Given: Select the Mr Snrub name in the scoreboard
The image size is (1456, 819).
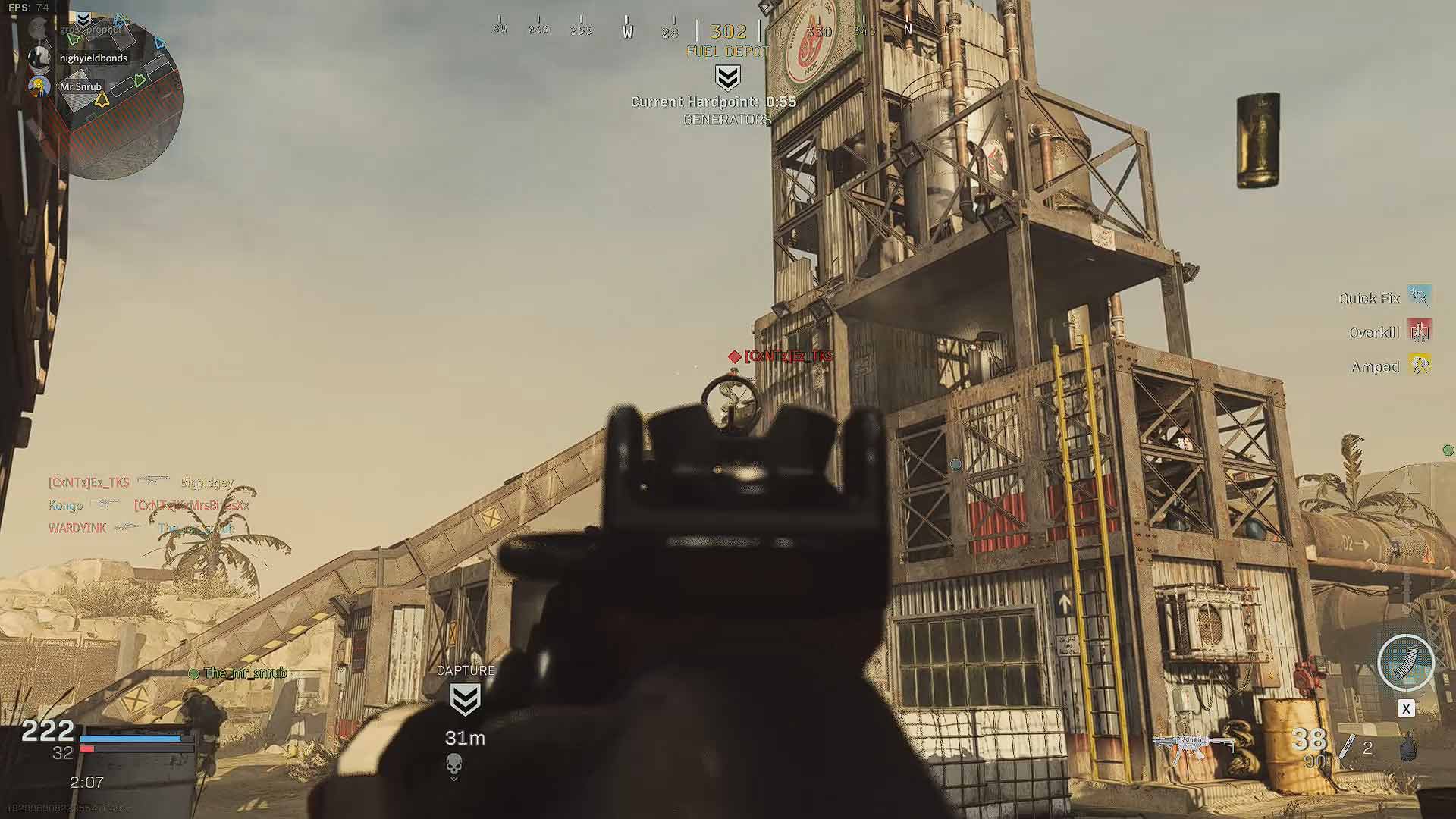Looking at the screenshot, I should coord(80,86).
